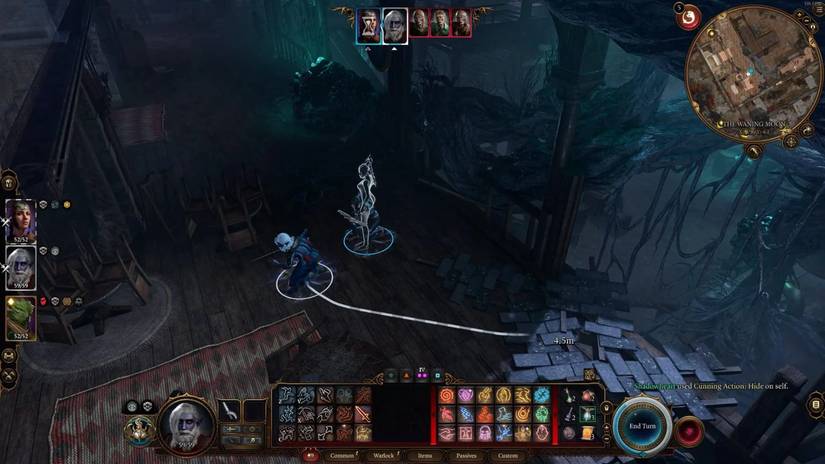Open the Waning Moon minimap
Image resolution: width=825 pixels, height=464 pixels.
tap(751, 71)
